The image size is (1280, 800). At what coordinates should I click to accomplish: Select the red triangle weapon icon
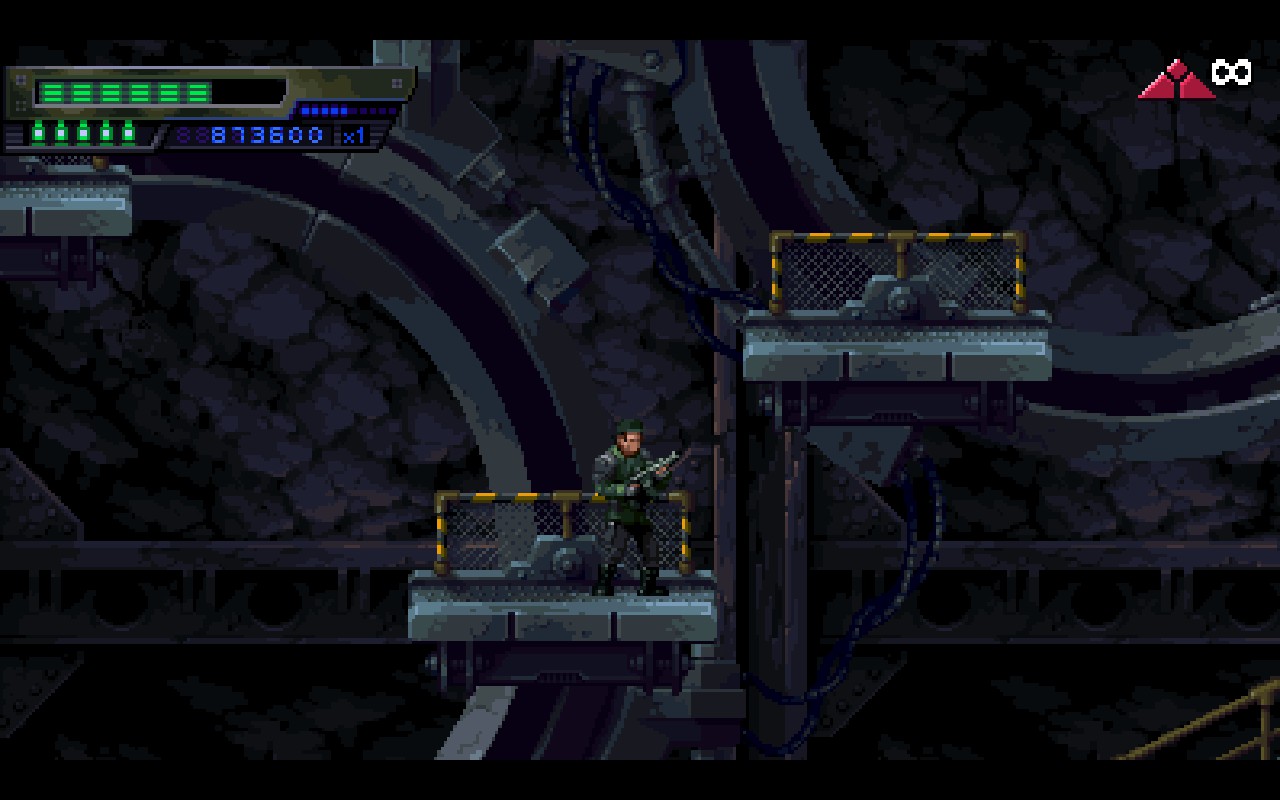coord(1176,81)
